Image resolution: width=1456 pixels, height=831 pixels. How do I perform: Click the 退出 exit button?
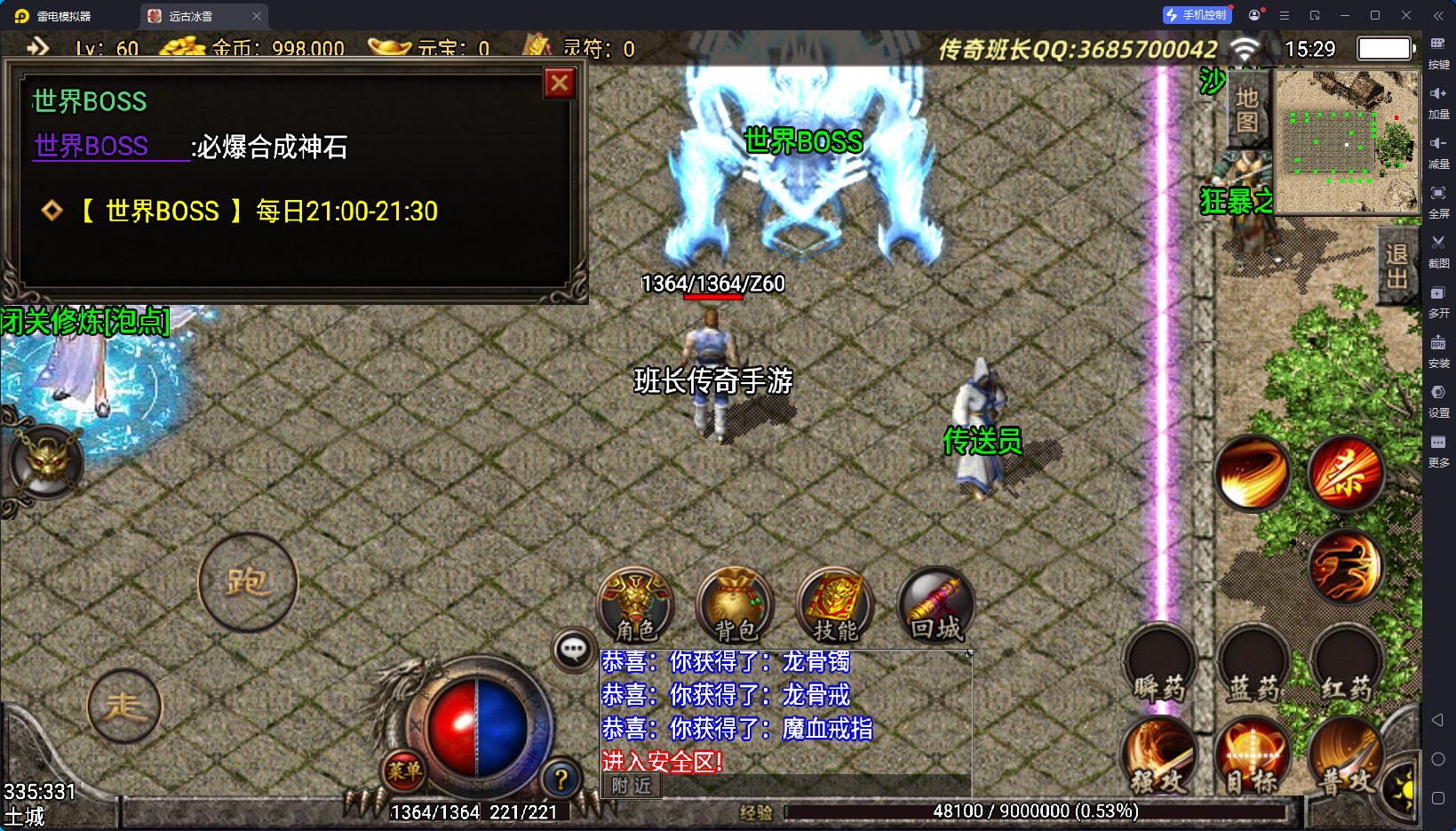(1396, 267)
